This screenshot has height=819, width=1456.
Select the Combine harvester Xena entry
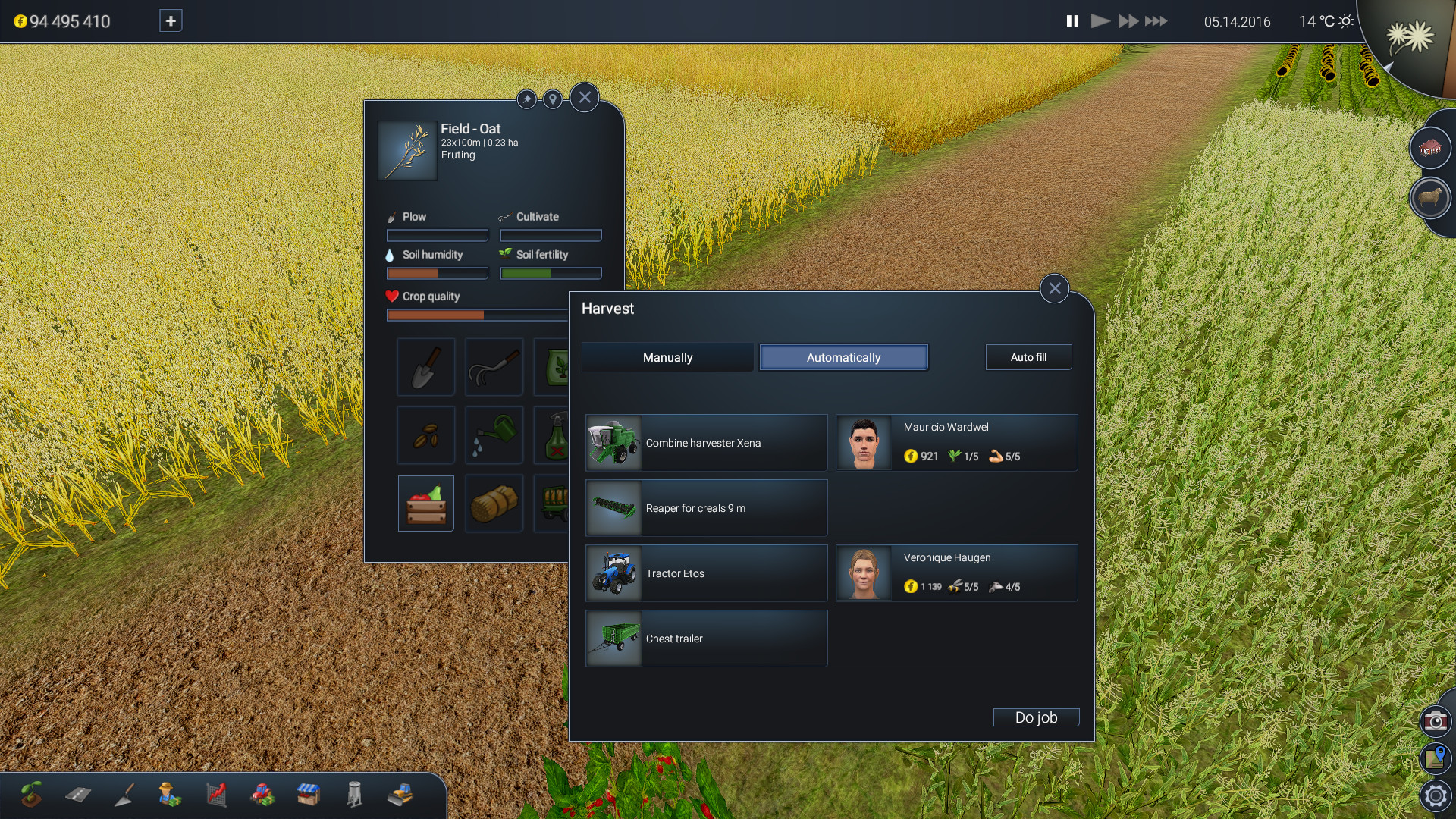click(706, 442)
